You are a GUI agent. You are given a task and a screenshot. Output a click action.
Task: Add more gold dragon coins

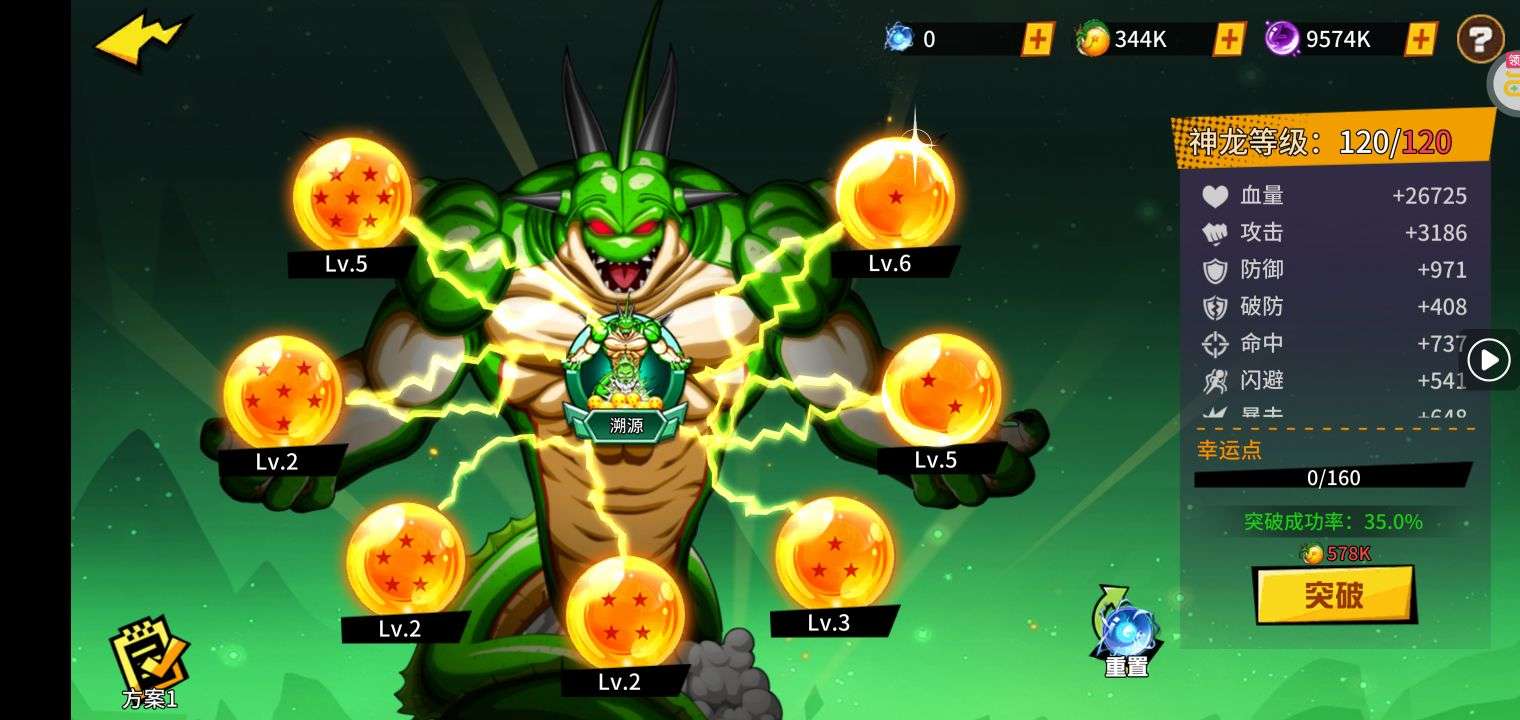click(x=1229, y=40)
